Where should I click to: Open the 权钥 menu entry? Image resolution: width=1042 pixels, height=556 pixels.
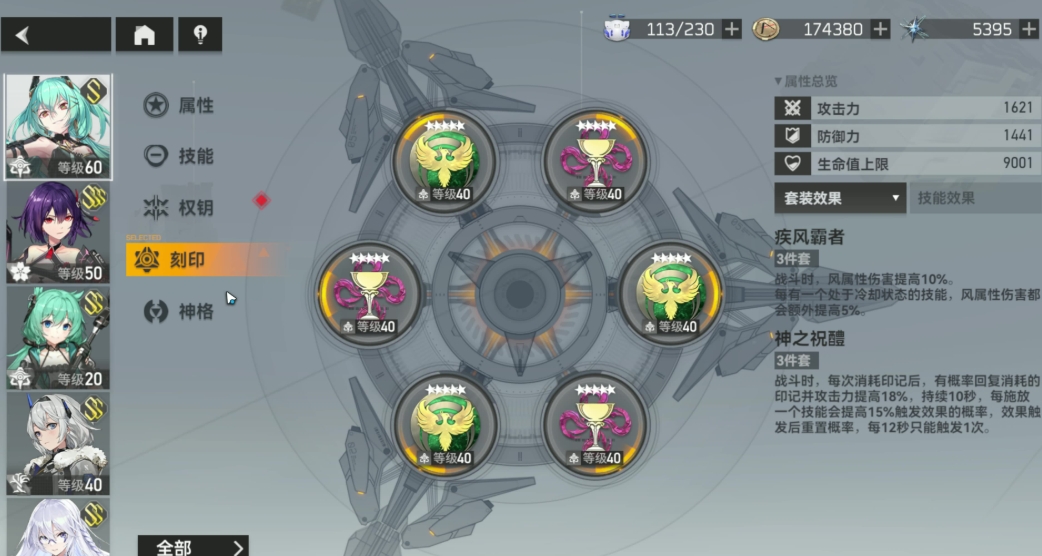[180, 208]
